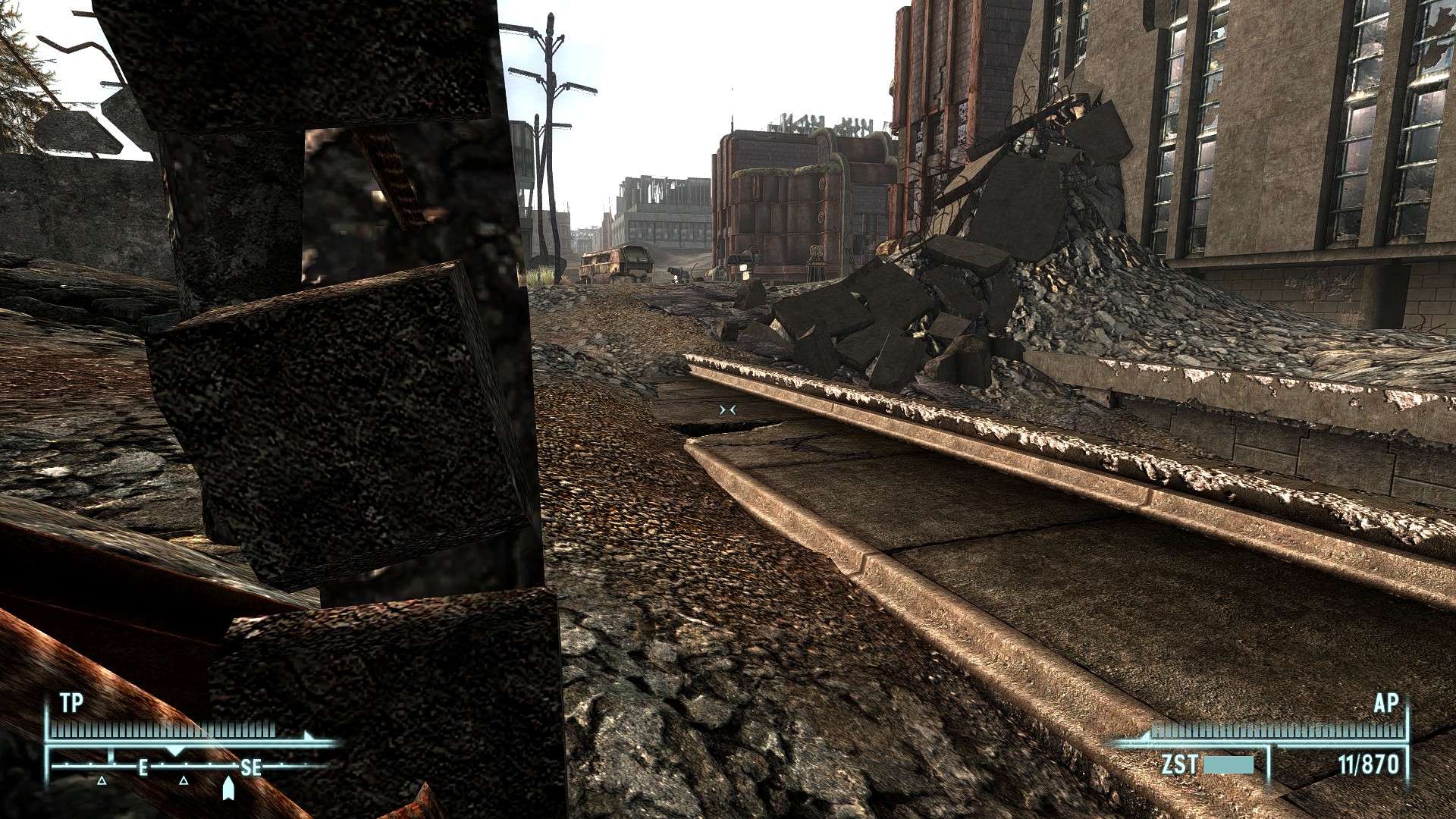Click the ammo counter showing 11/870
Viewport: 1456px width, 819px height.
1369,764
